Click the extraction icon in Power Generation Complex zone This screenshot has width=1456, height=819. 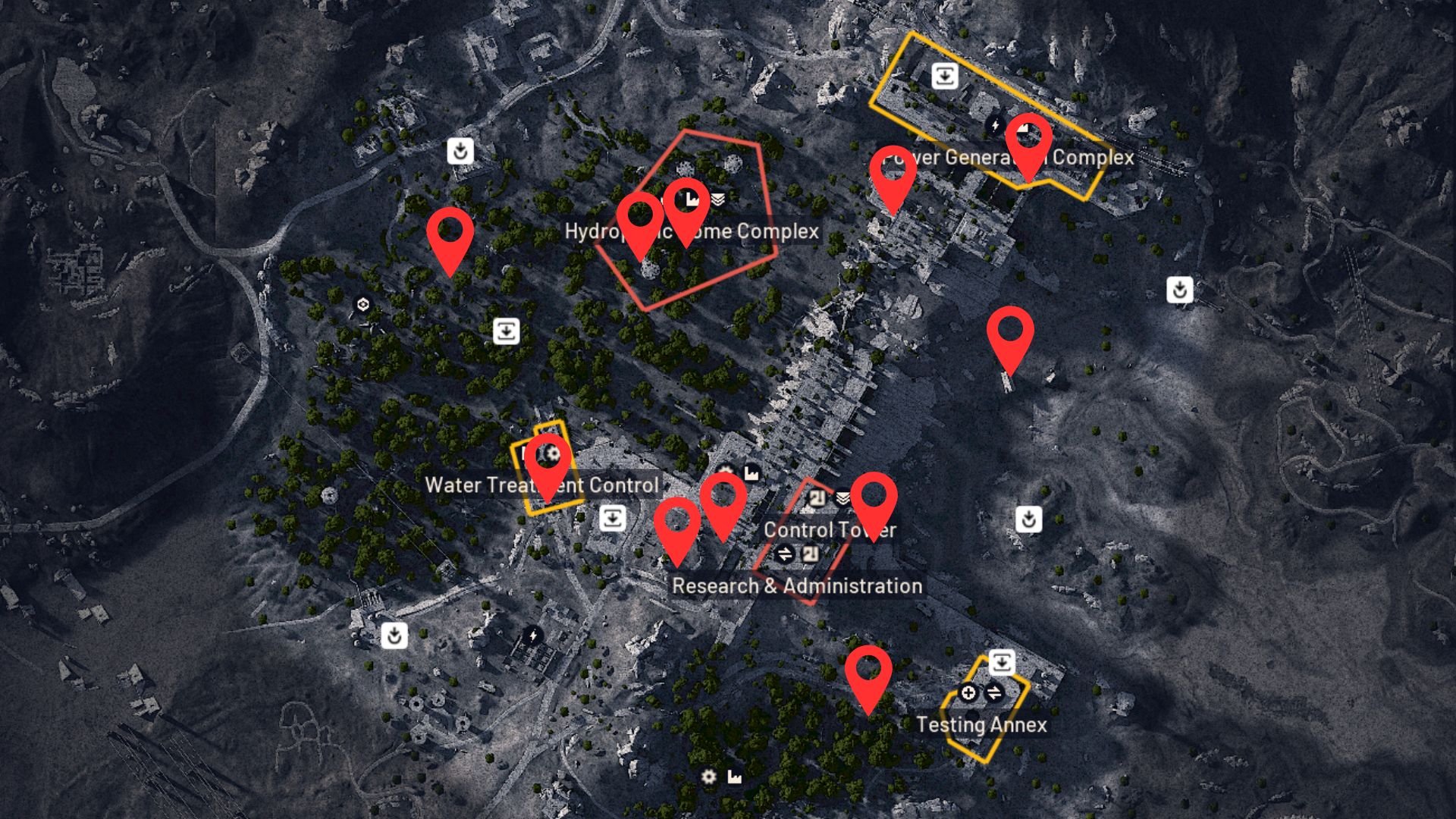coord(943,74)
